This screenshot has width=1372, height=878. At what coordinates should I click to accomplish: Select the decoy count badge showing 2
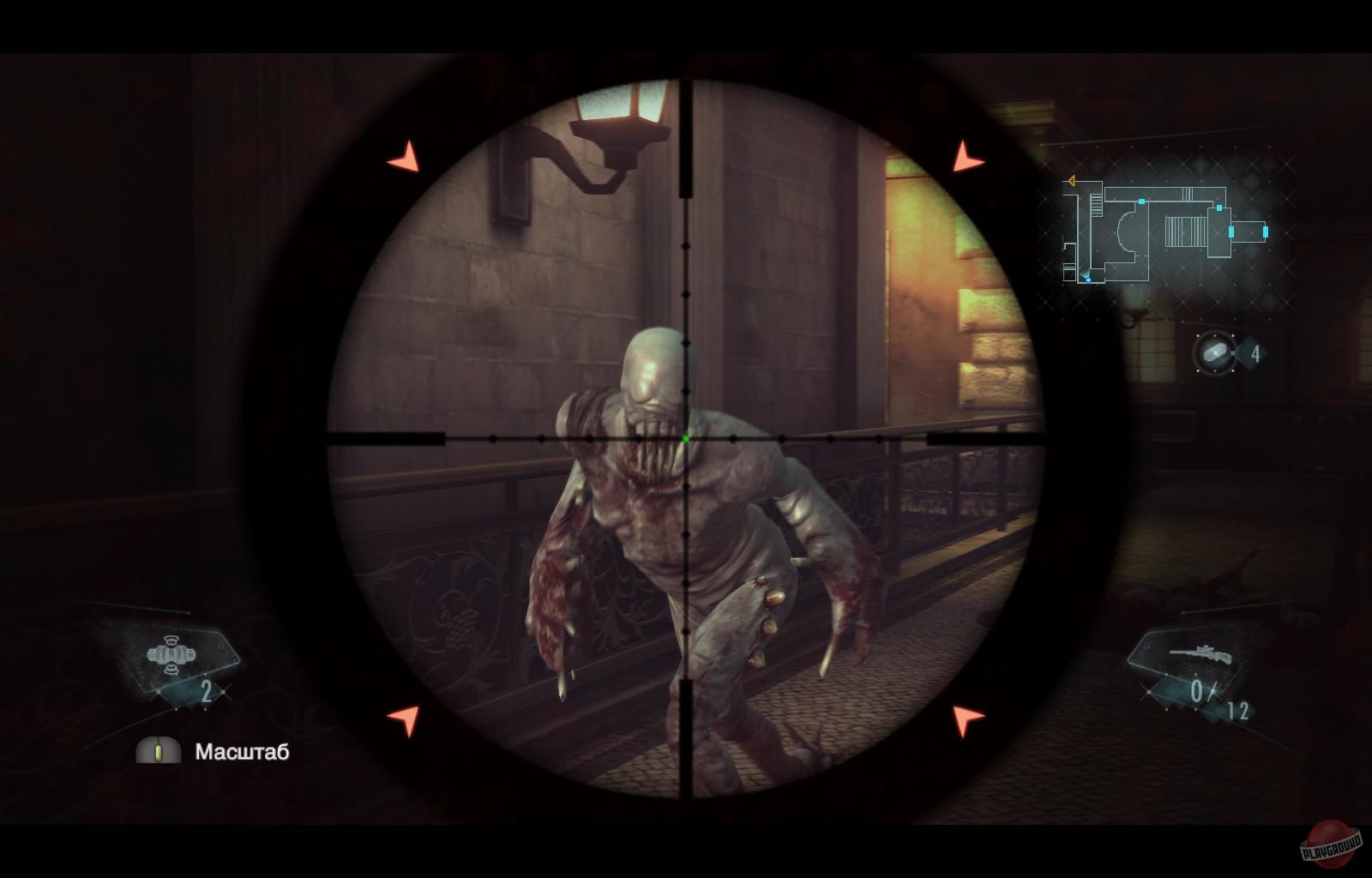(206, 691)
